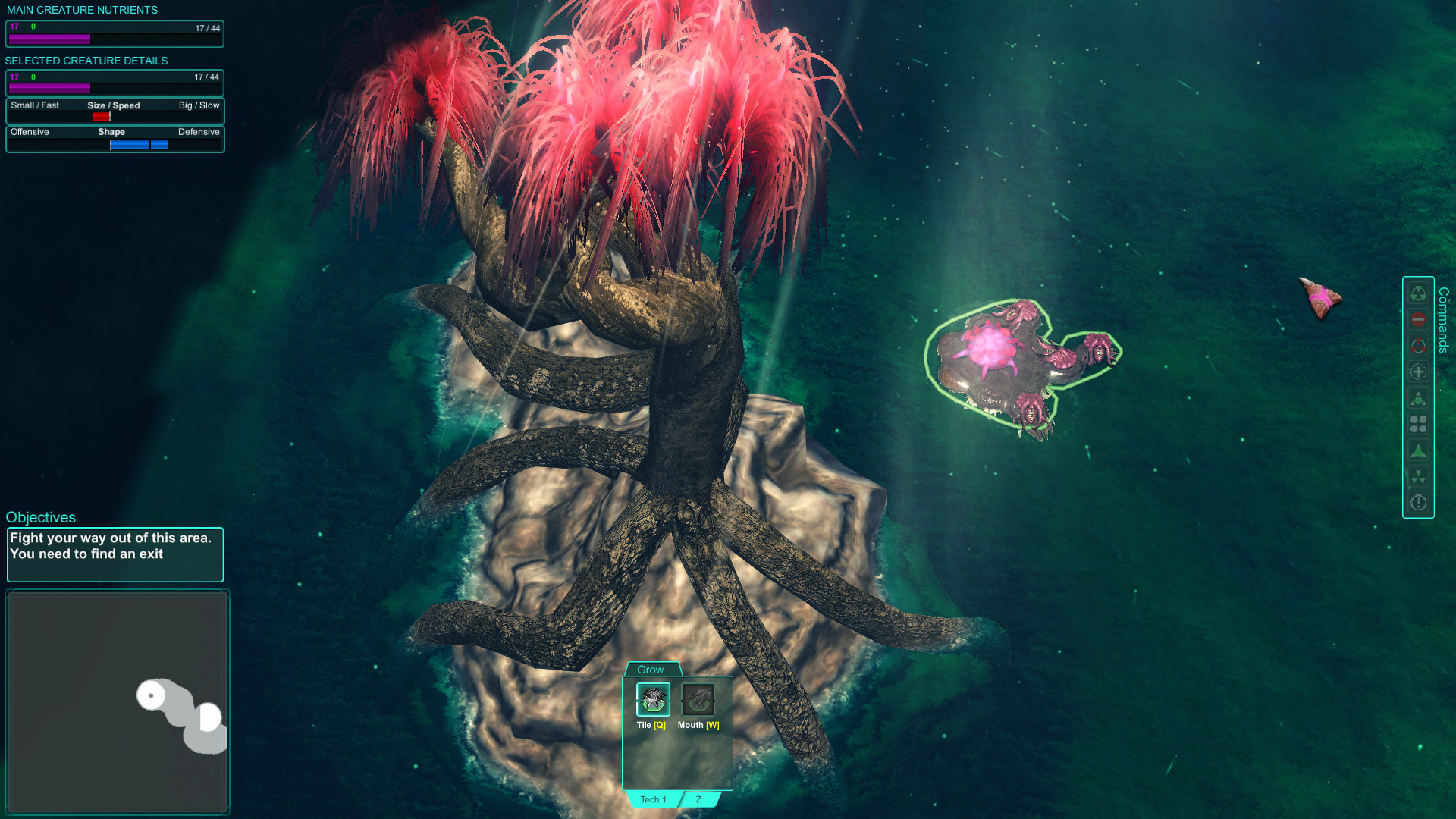1456x819 pixels.
Task: Select the solid green triangle command
Action: (x=1418, y=450)
